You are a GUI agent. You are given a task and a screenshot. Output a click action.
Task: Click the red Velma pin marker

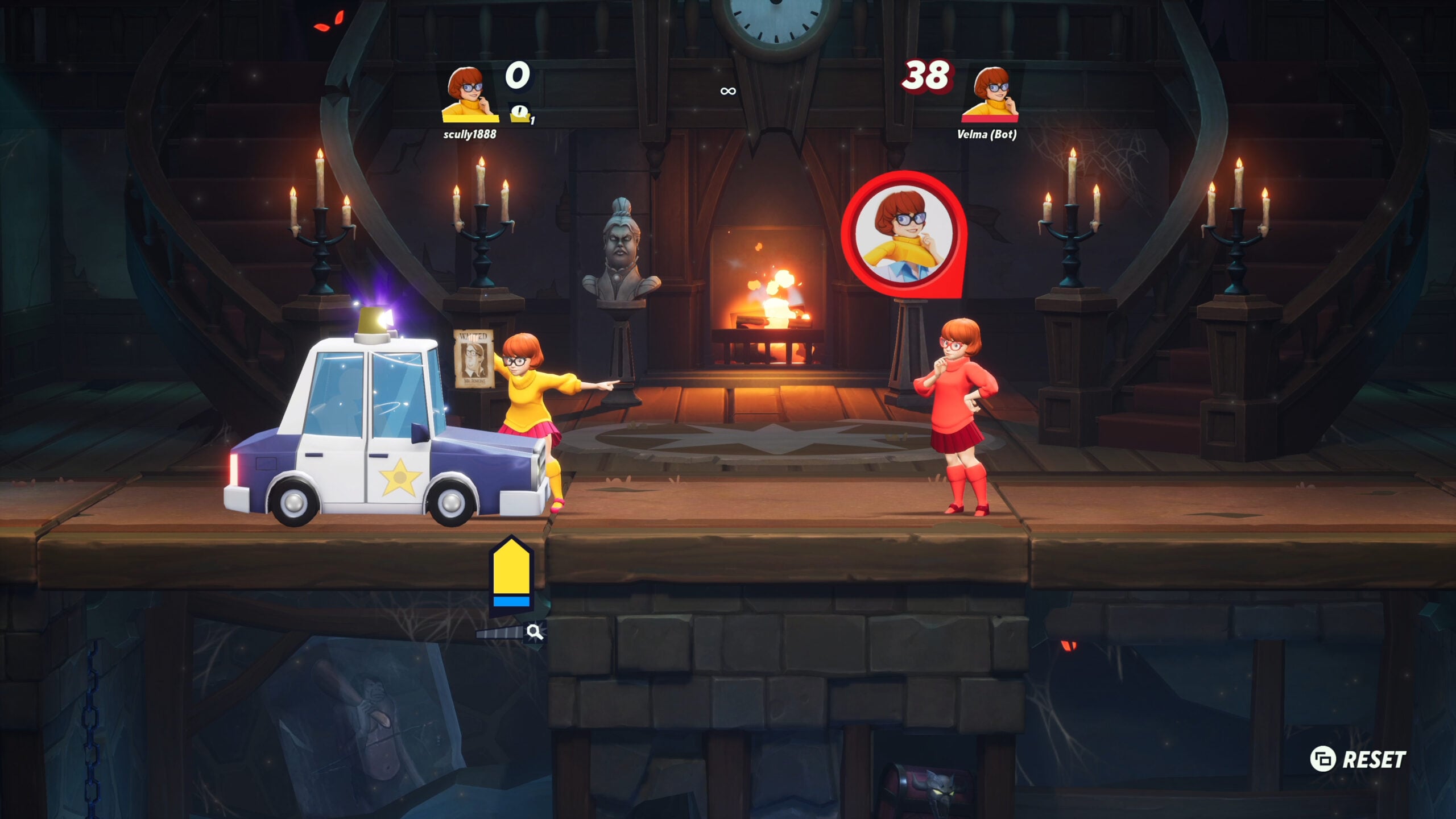click(x=904, y=234)
